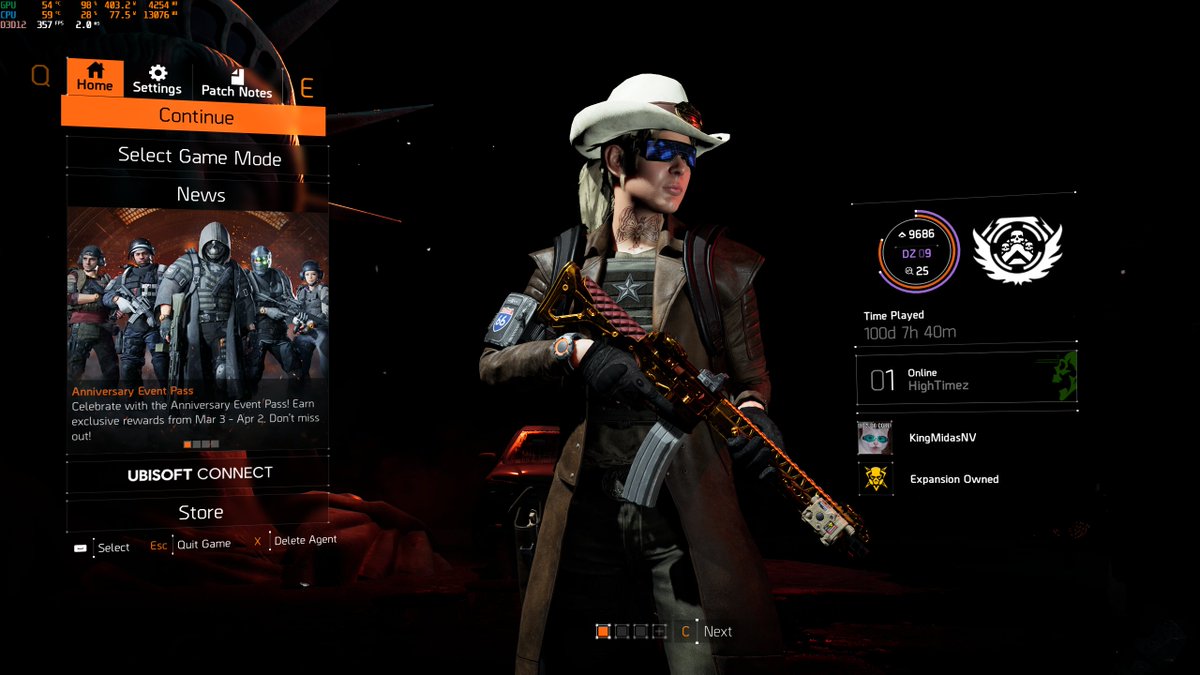Open the Settings tab
The height and width of the screenshot is (675, 1200).
click(157, 79)
